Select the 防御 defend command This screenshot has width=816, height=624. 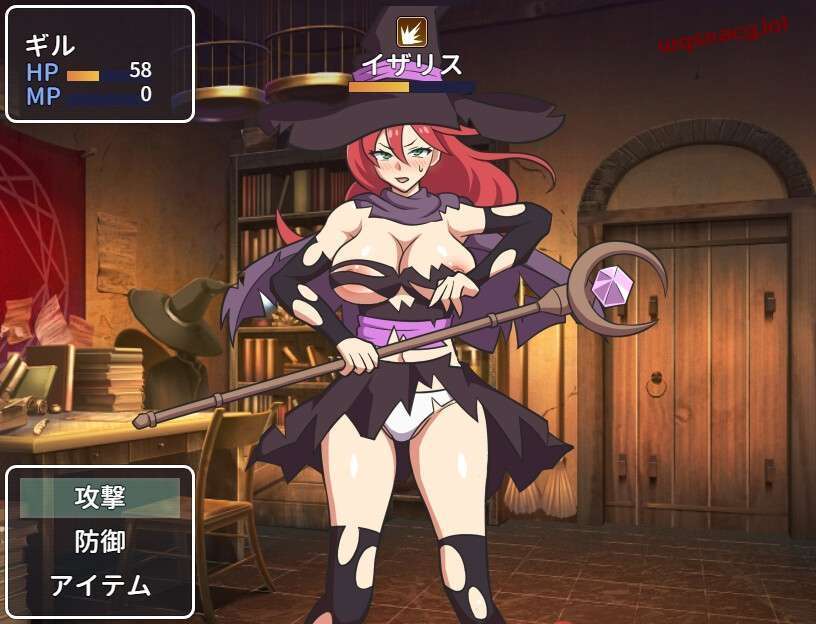(100, 541)
